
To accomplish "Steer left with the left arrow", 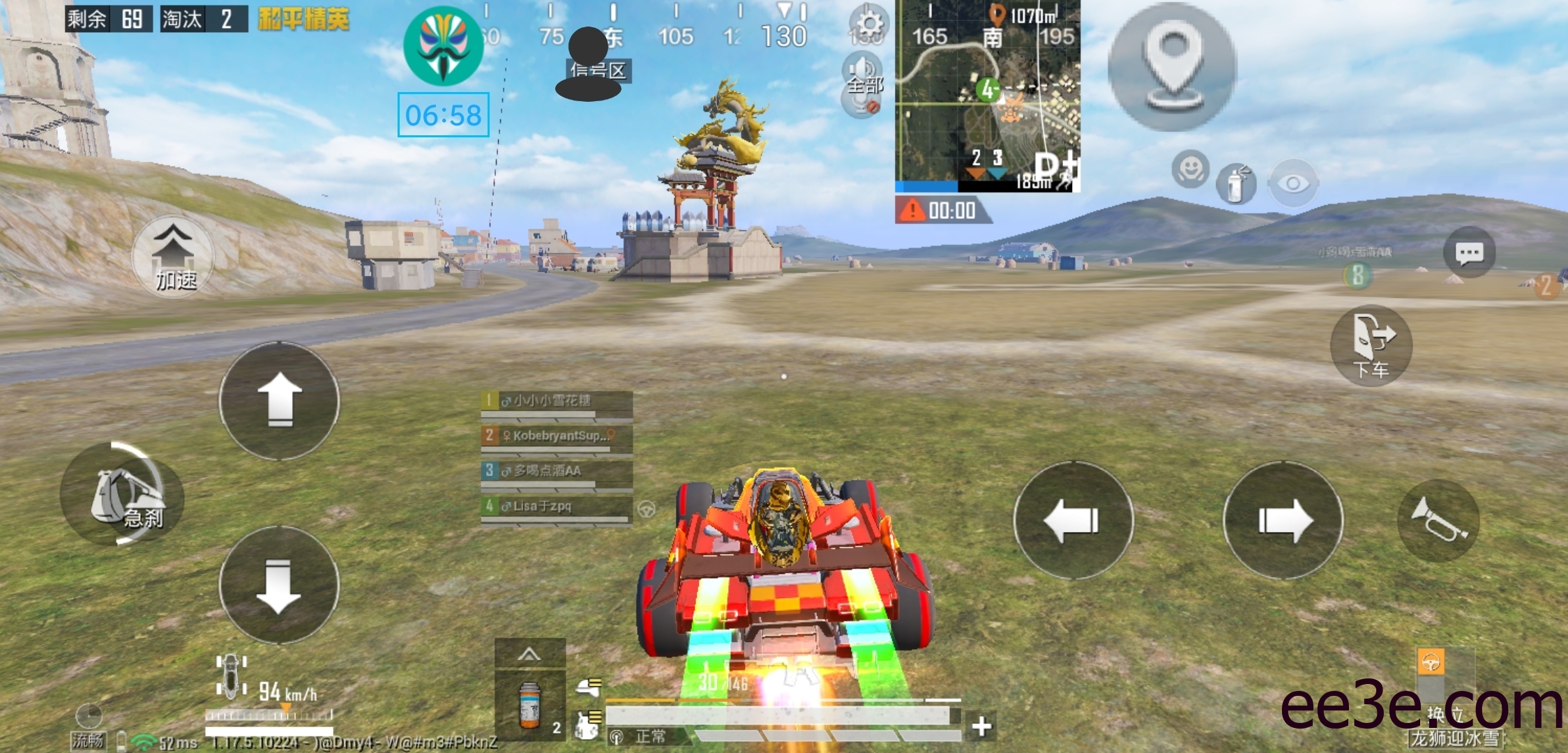I will click(x=1073, y=520).
